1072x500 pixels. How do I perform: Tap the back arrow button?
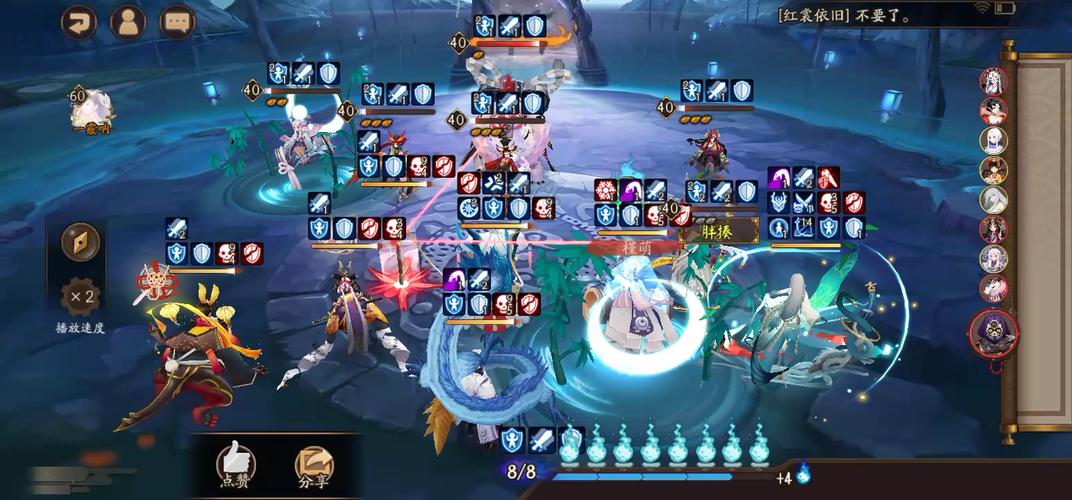click(79, 22)
